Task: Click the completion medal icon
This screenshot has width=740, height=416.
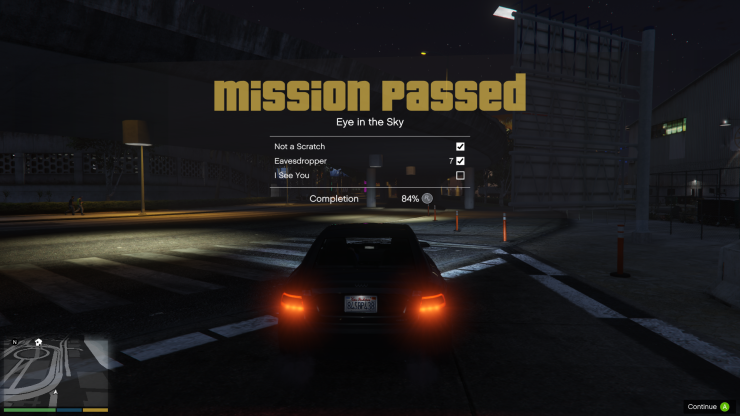Action: coord(428,198)
